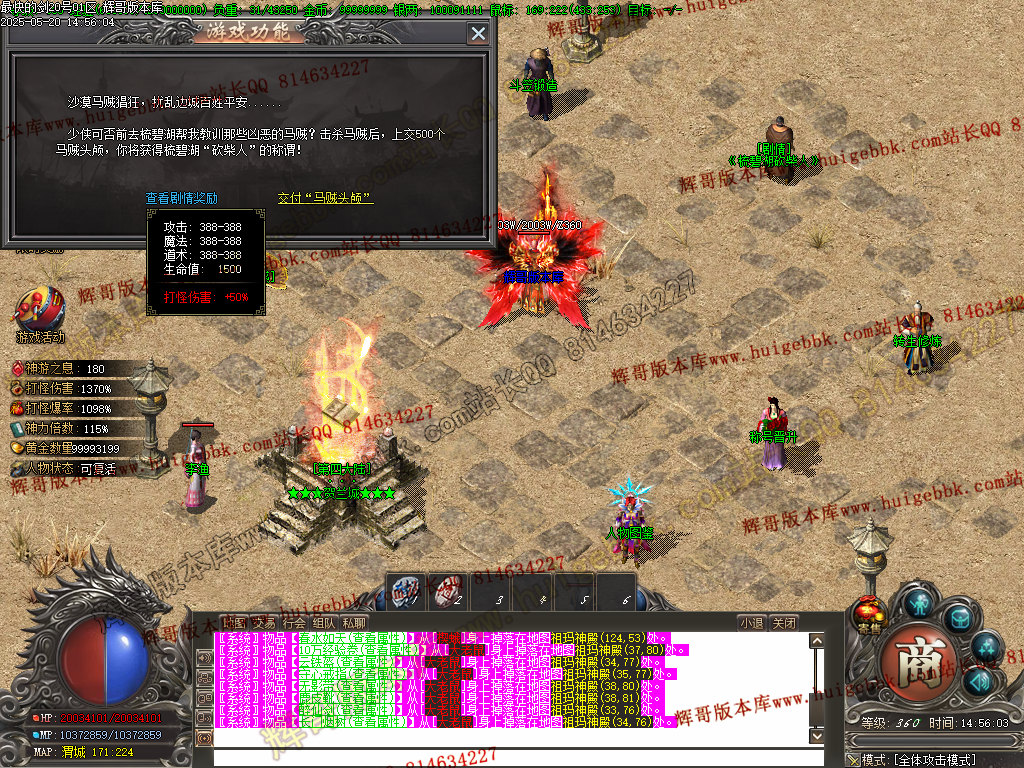1024x768 pixels.
Task: Click the 关闭 button above chat
Action: (785, 622)
